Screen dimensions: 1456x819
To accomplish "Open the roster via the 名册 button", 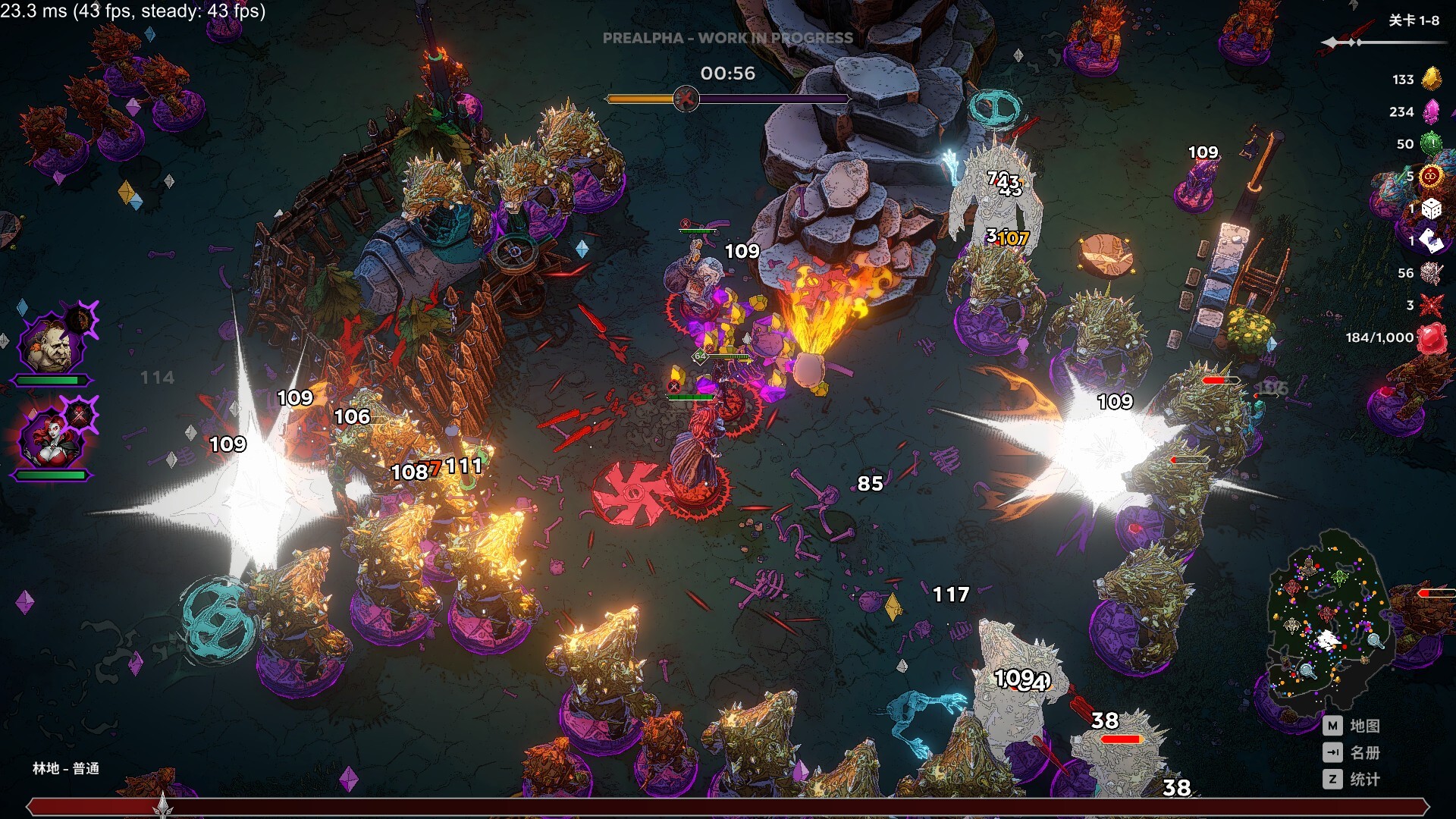I will (x=1357, y=753).
